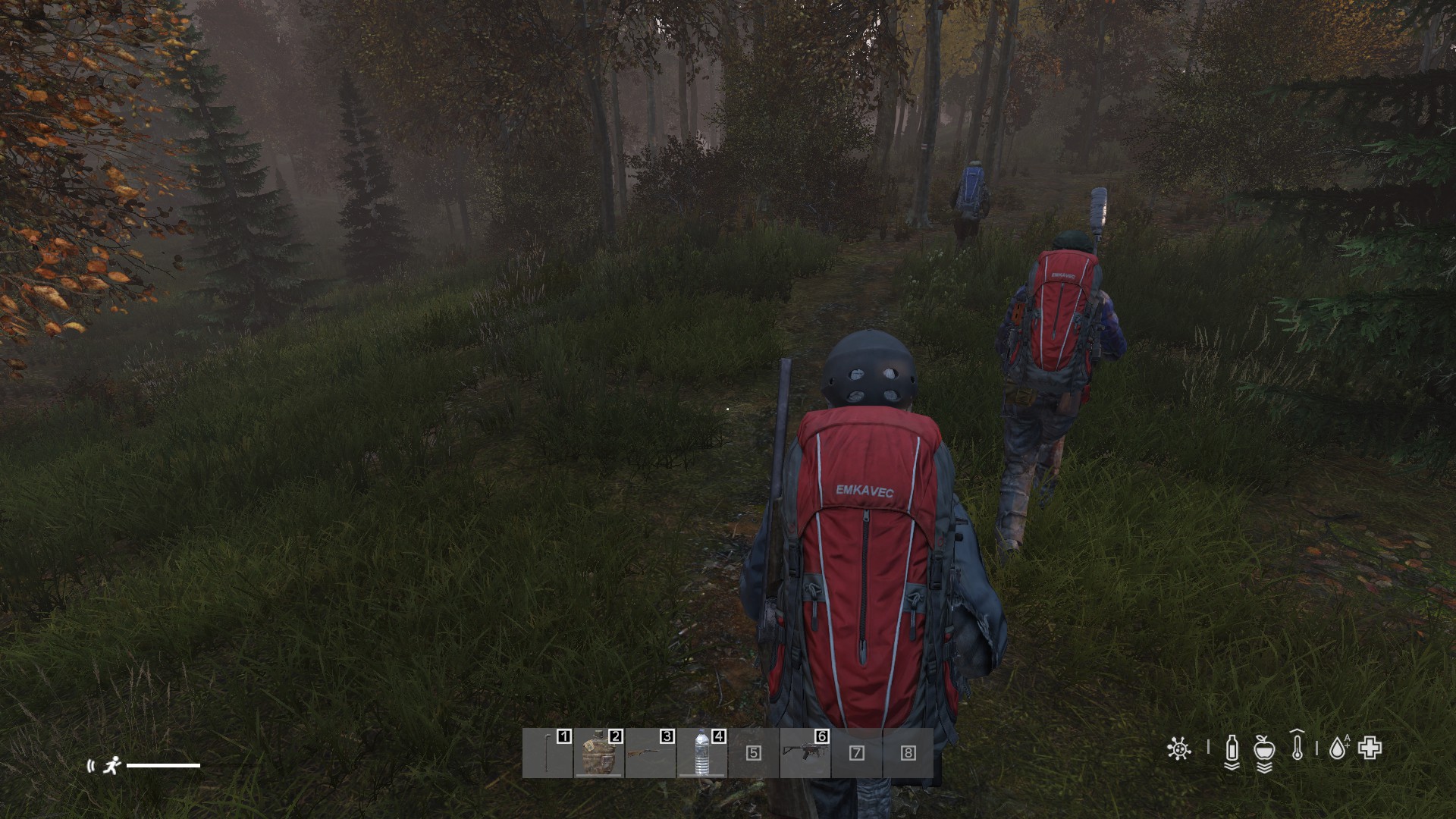Click the bottle thirst status icon
Screen dimensions: 1456x819
[1232, 750]
